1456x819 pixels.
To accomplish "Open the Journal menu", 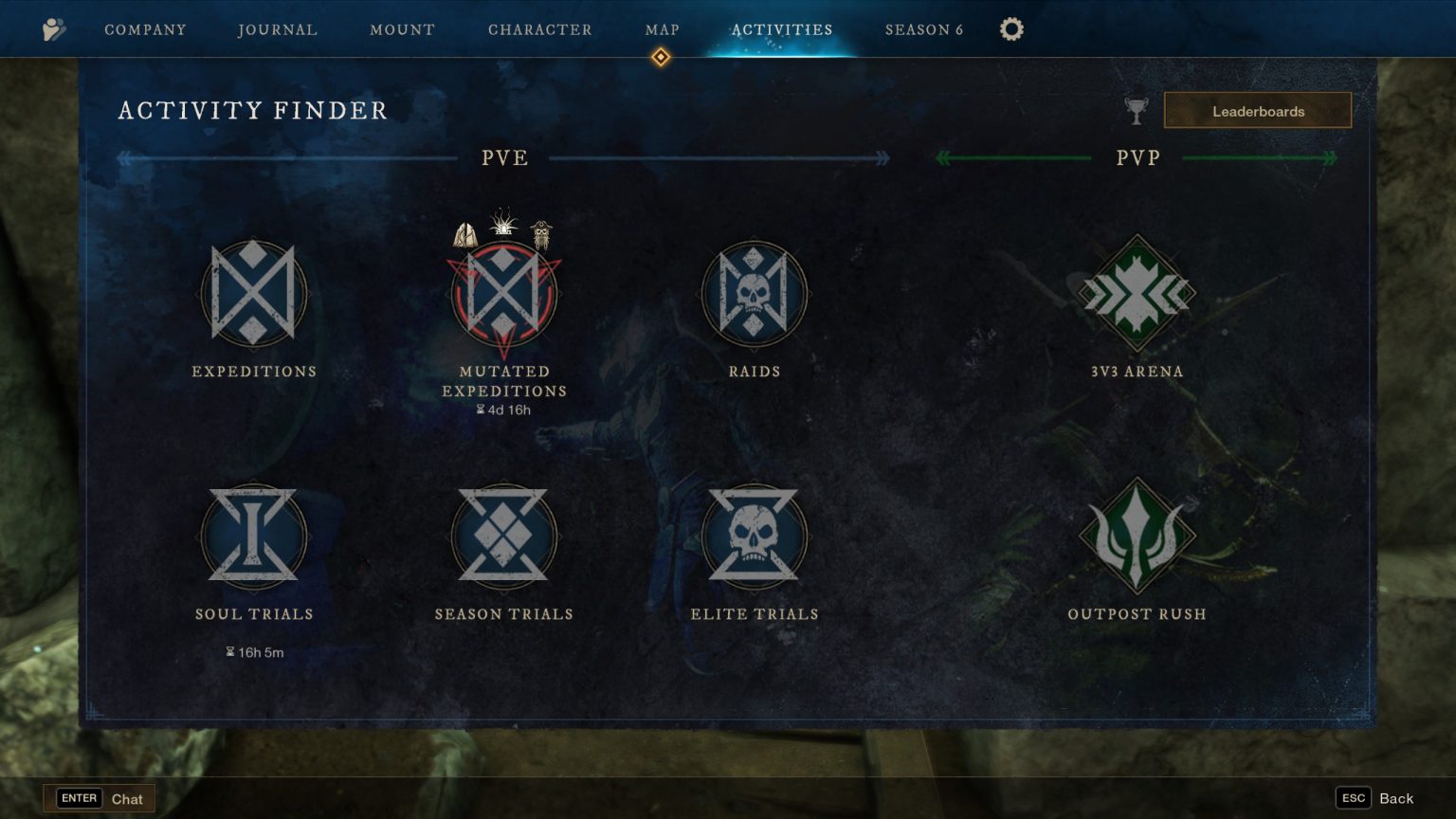I will click(x=277, y=29).
